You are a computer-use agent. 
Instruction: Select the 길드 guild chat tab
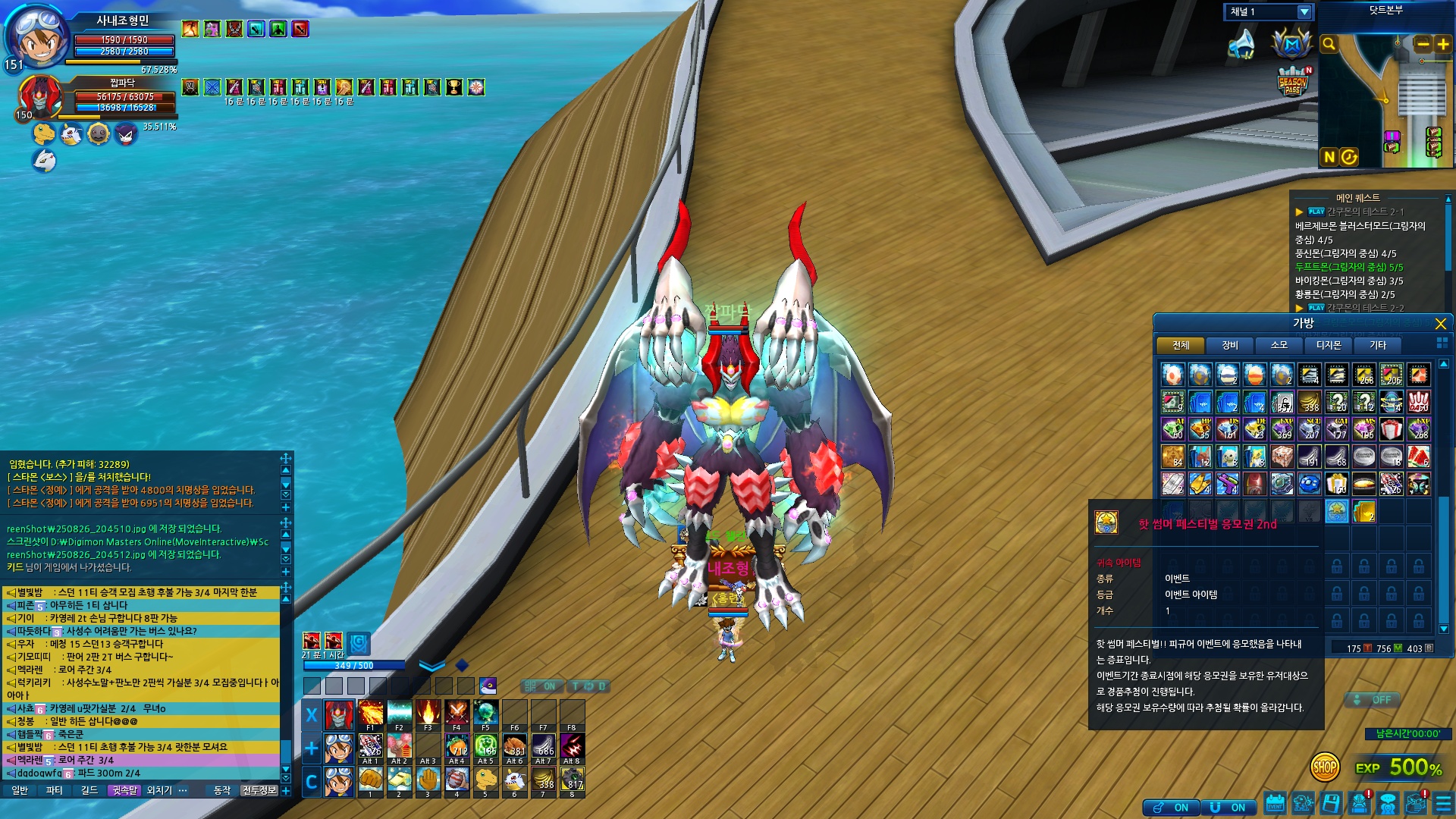89,790
